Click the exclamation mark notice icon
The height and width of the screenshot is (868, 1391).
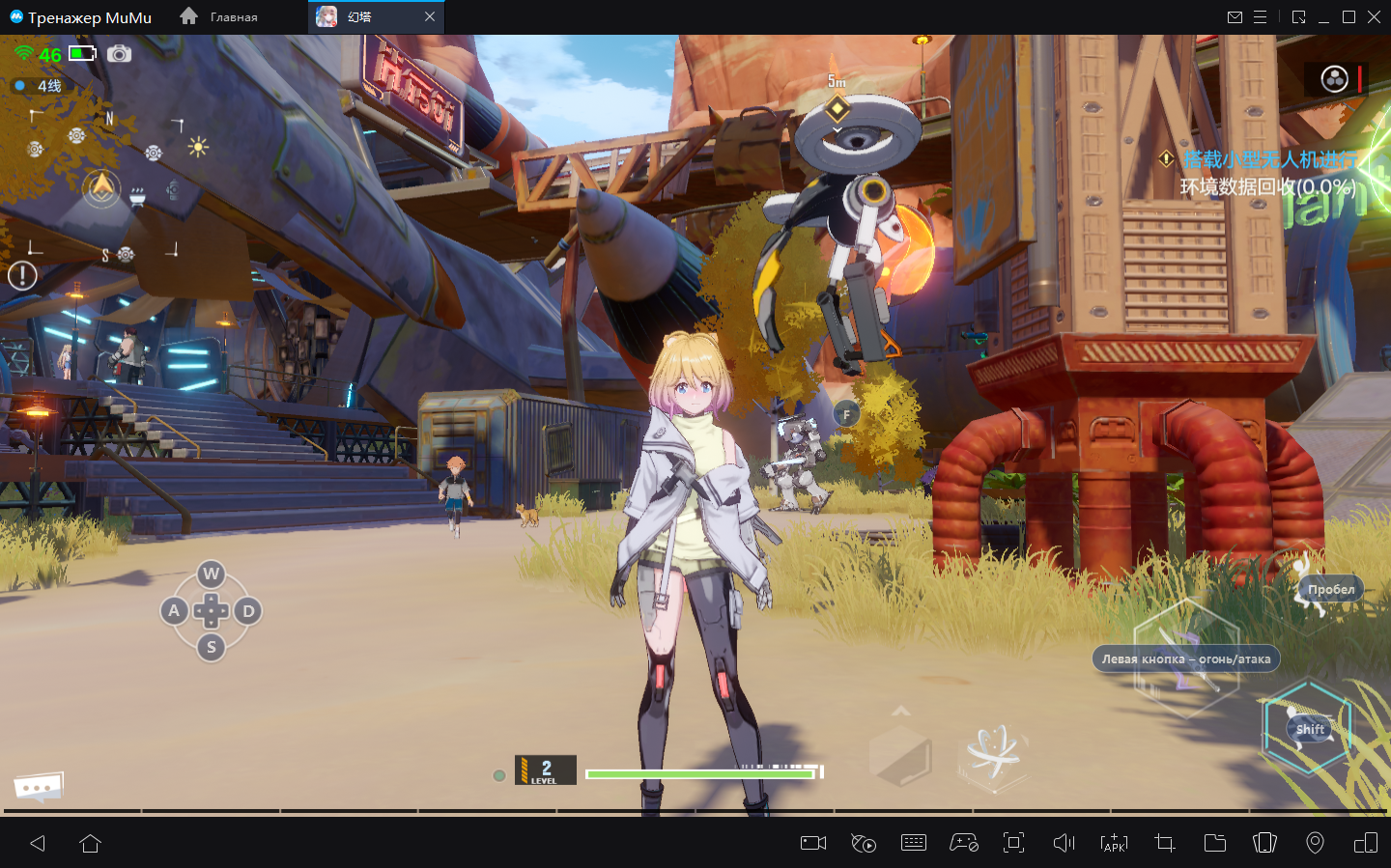[x=22, y=276]
